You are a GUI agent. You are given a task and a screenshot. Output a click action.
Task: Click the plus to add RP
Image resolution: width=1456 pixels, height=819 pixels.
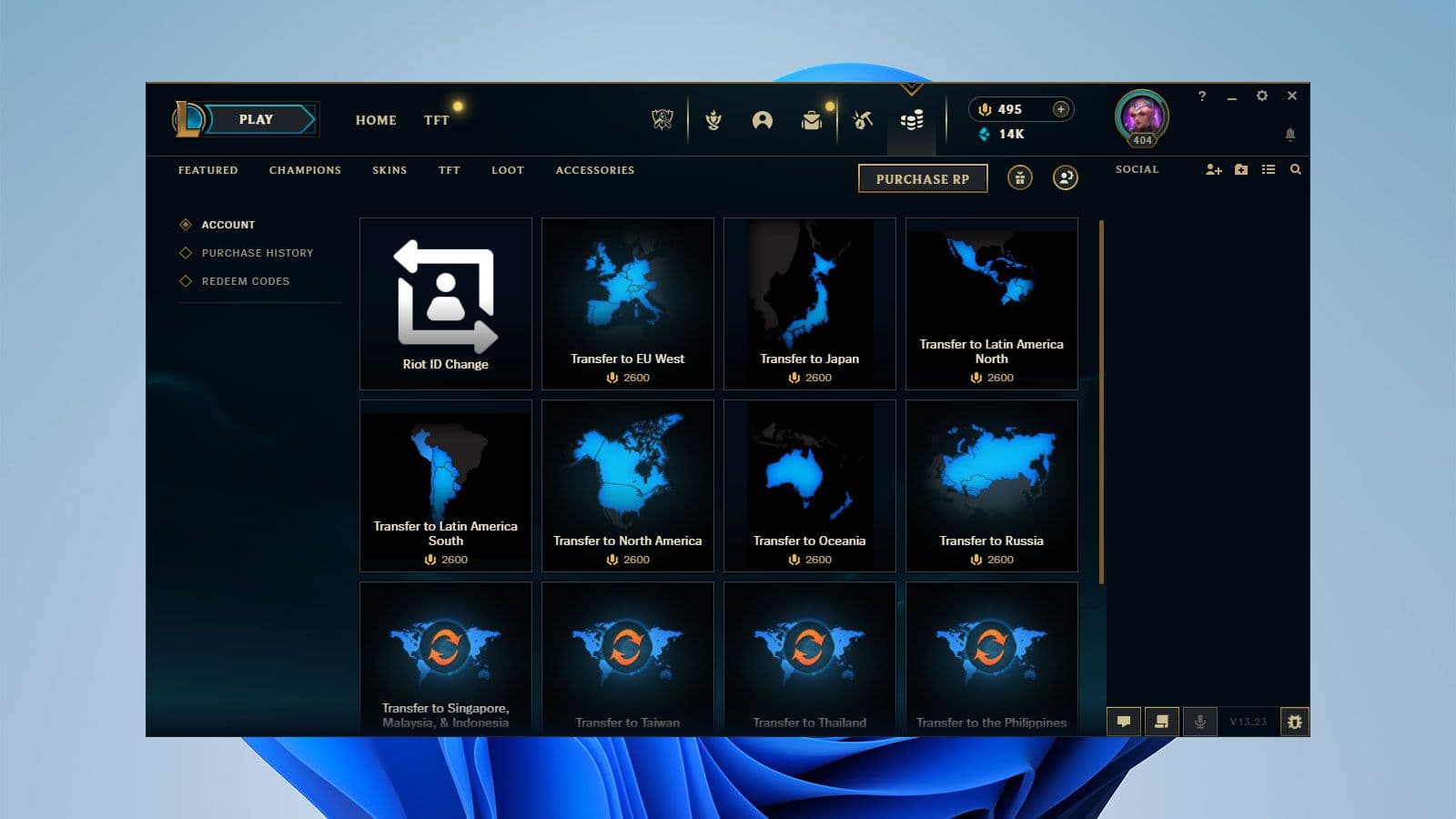point(1061,109)
